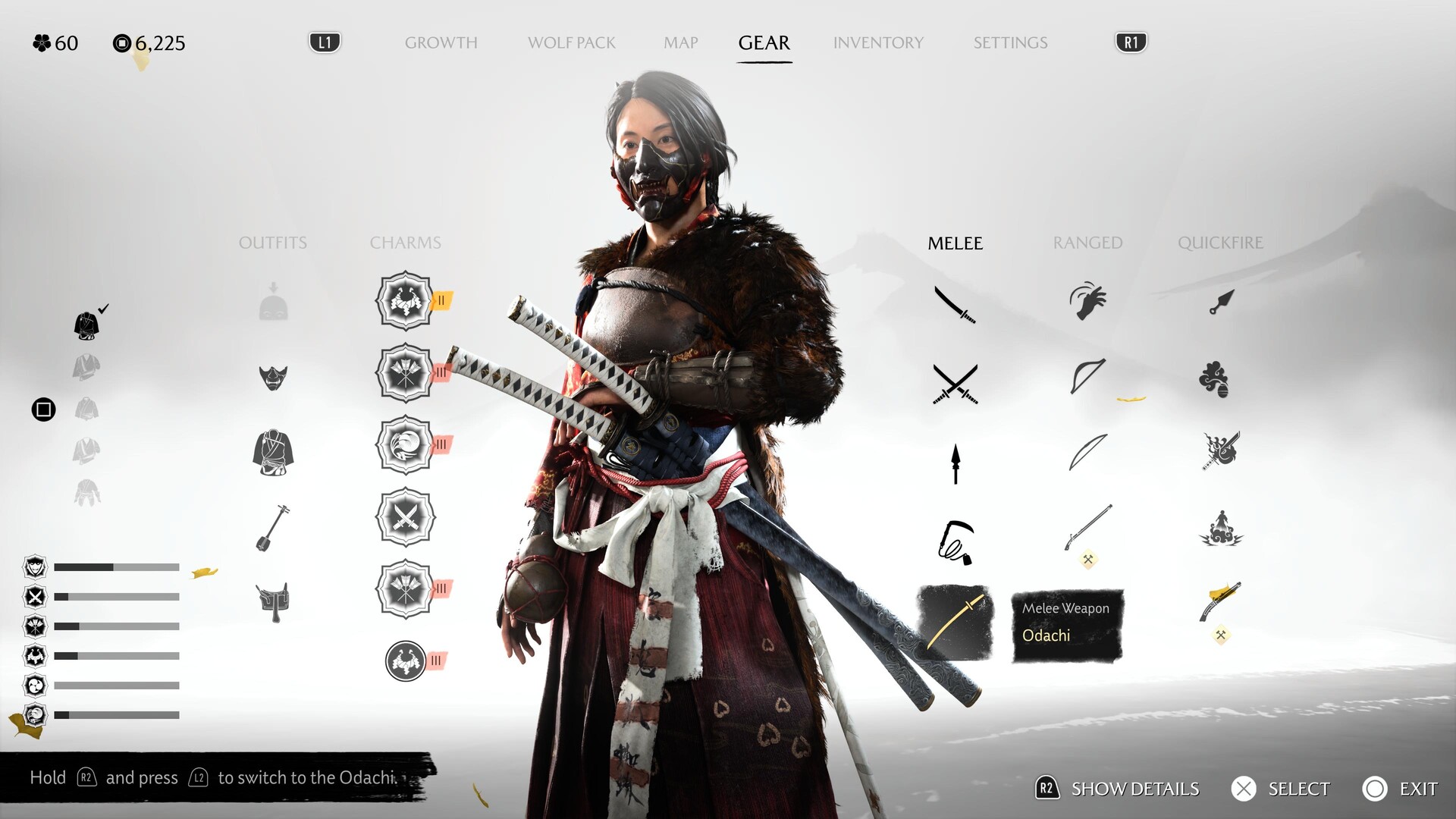Open the horse saddle slot

click(273, 601)
